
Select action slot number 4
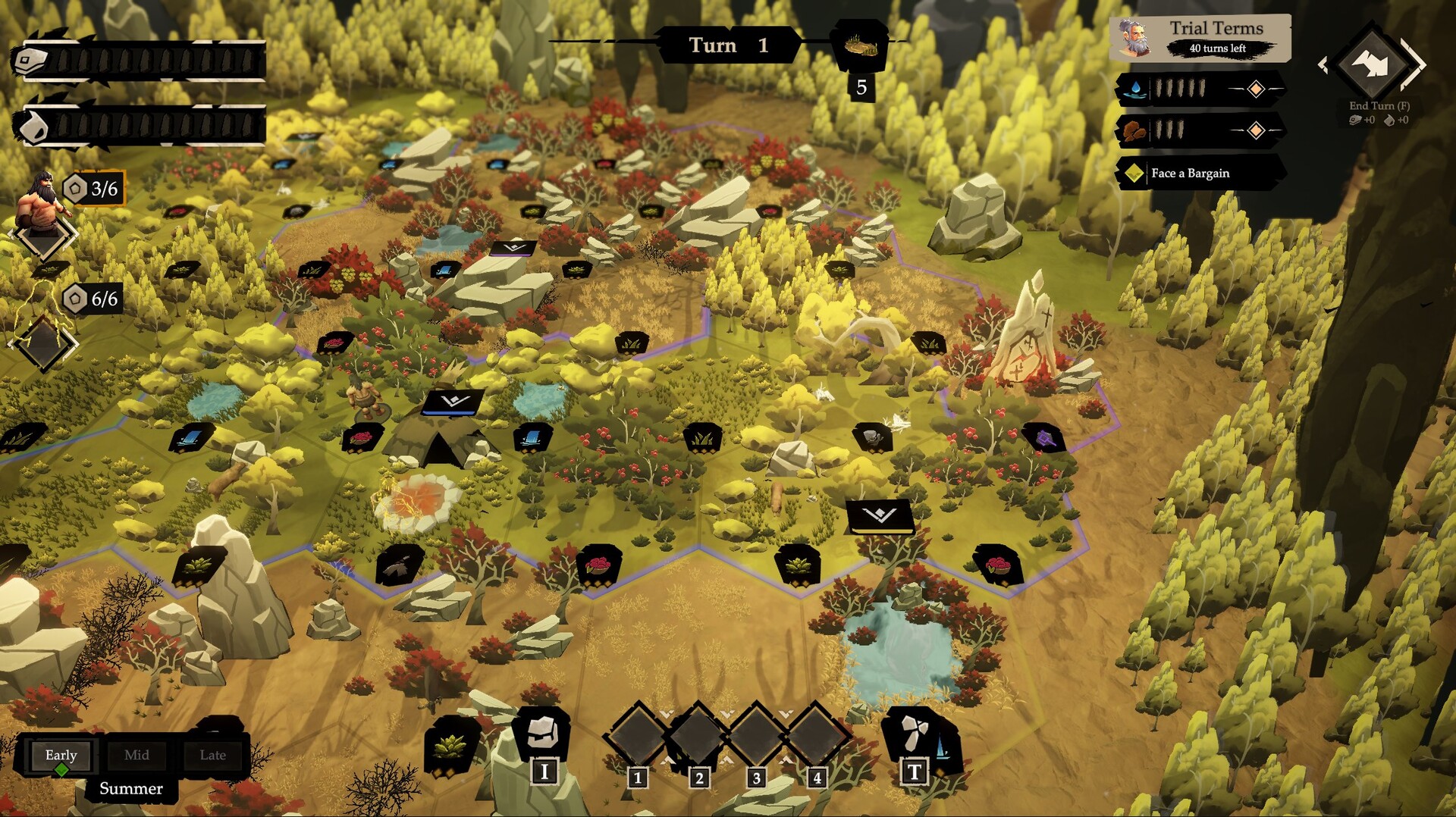tap(816, 735)
